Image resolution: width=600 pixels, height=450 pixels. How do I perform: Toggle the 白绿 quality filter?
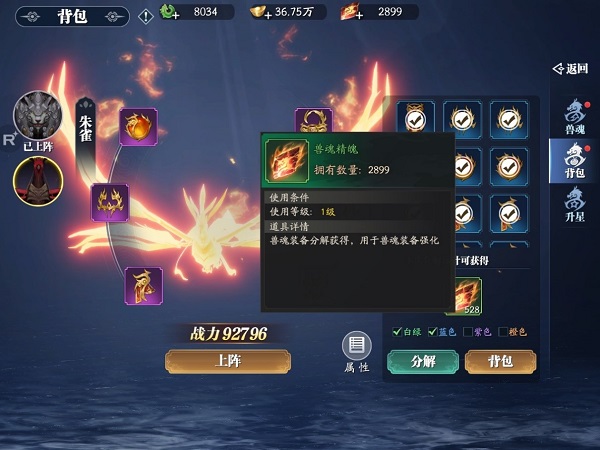[x=398, y=332]
